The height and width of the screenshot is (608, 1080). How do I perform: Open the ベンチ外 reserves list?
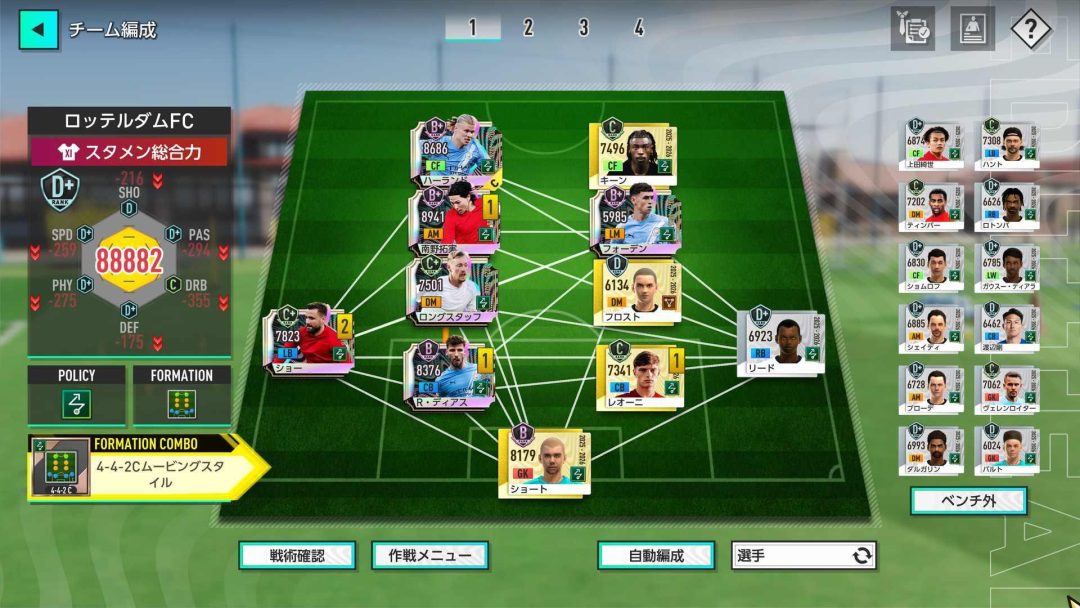968,501
